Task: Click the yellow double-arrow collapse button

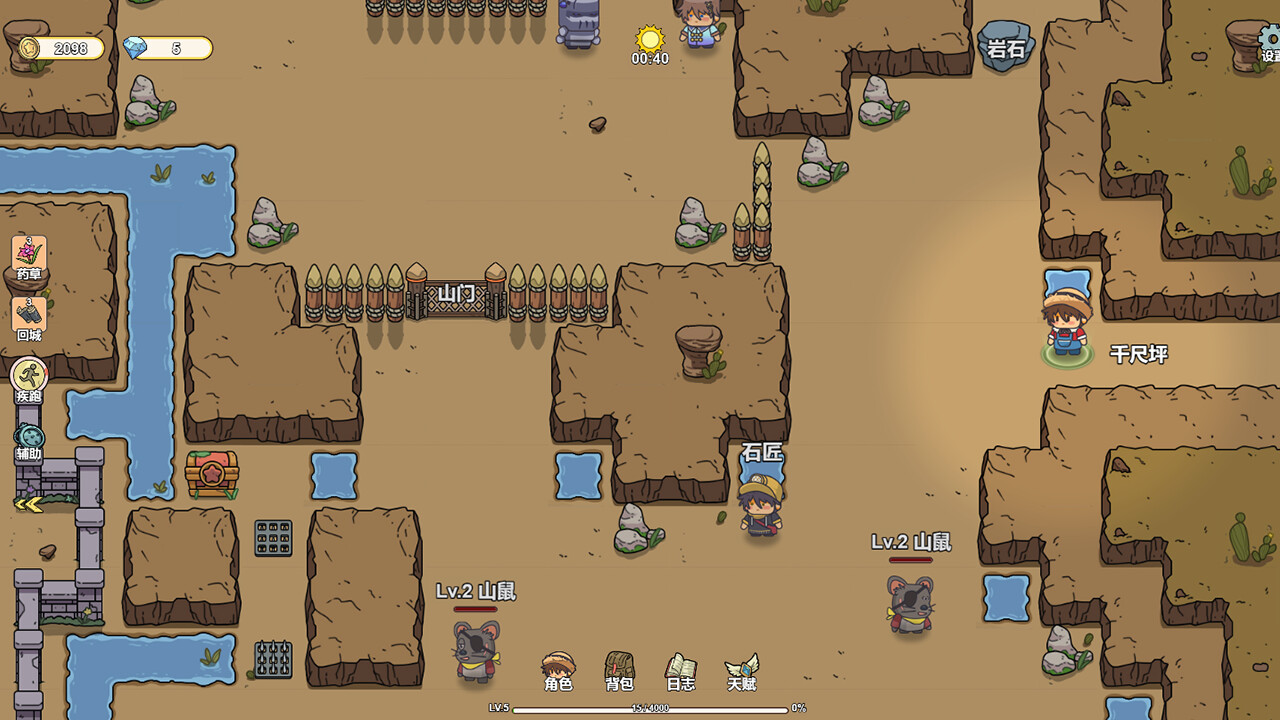Action: pos(28,505)
